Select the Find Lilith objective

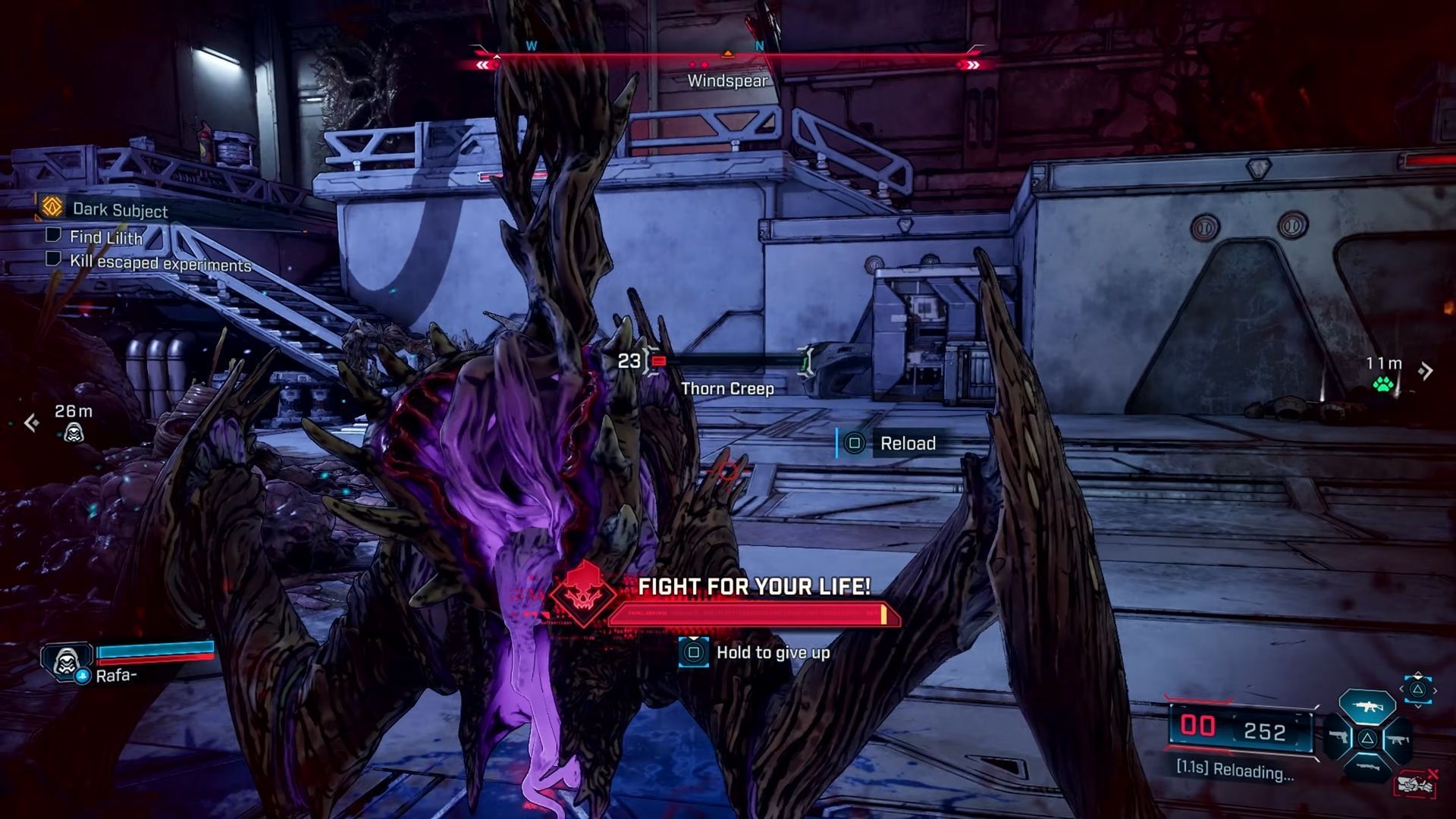click(x=105, y=237)
